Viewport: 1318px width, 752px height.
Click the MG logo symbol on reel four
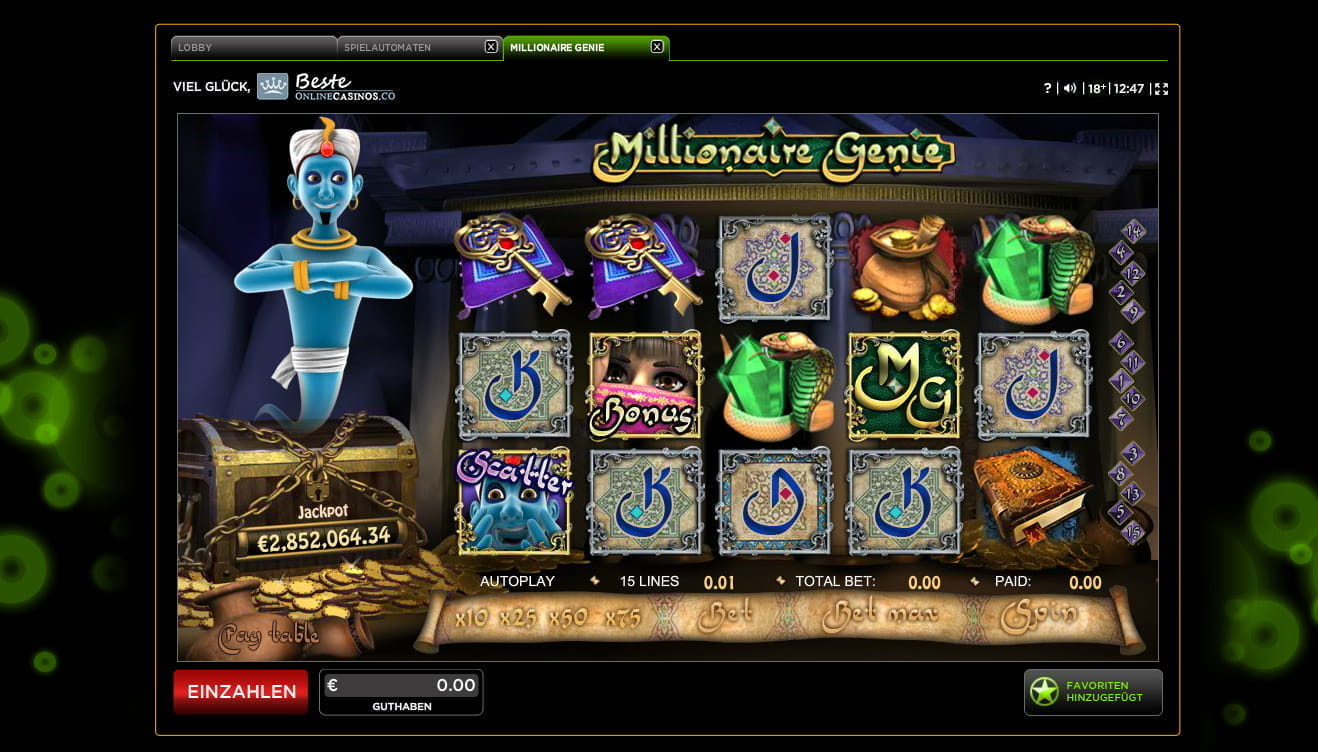[903, 387]
